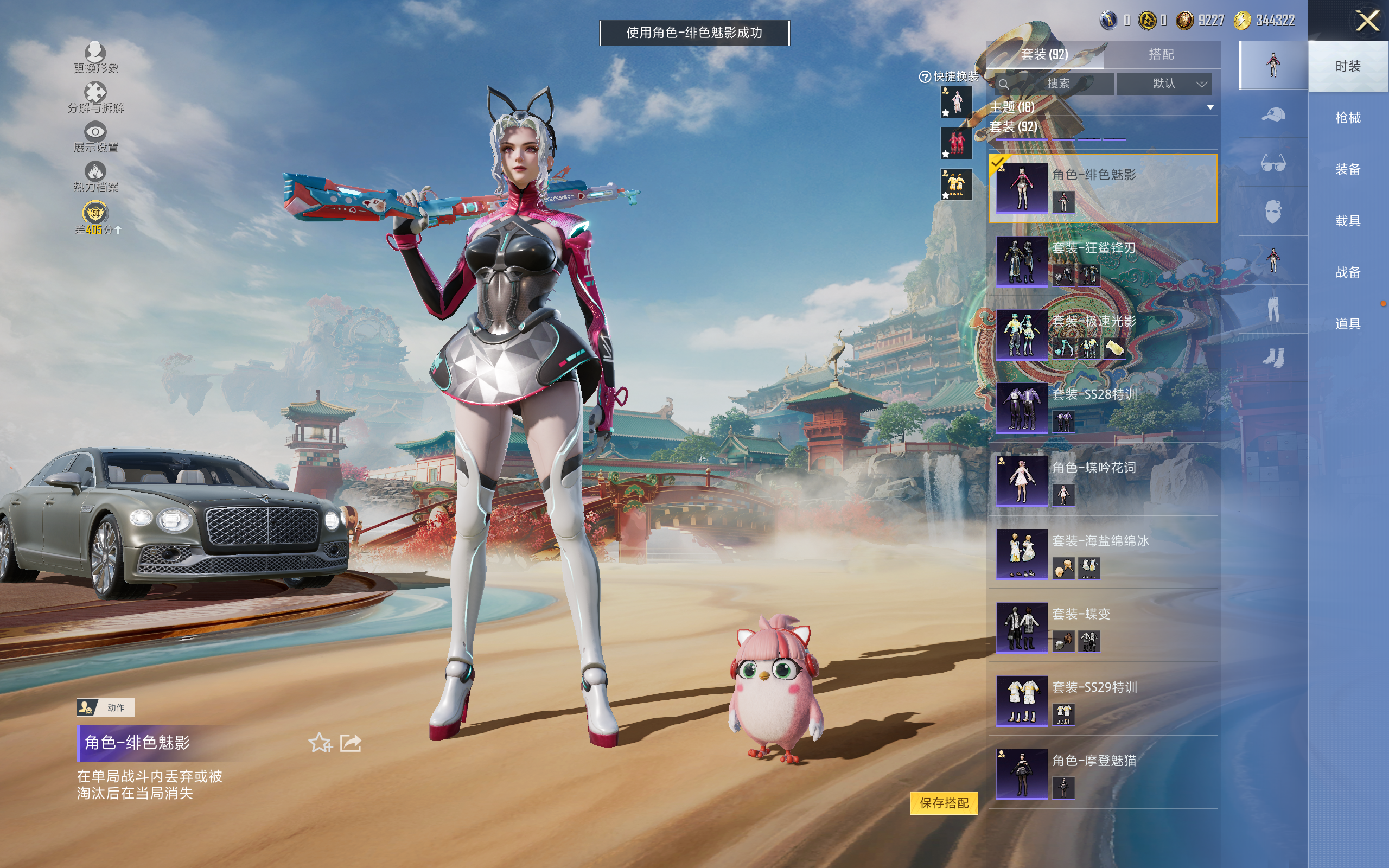Choose the 套装-极速光影 outfit
The height and width of the screenshot is (868, 1389).
coord(1102,334)
